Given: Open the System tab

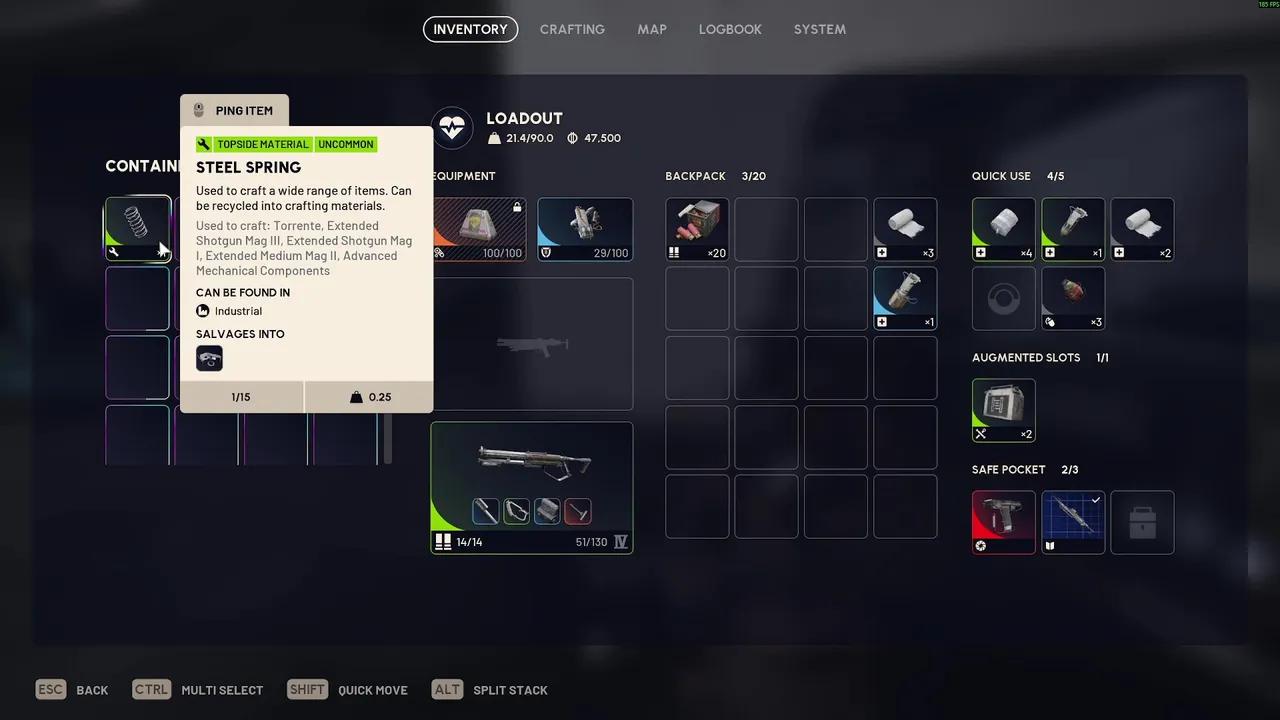Looking at the screenshot, I should [x=820, y=29].
